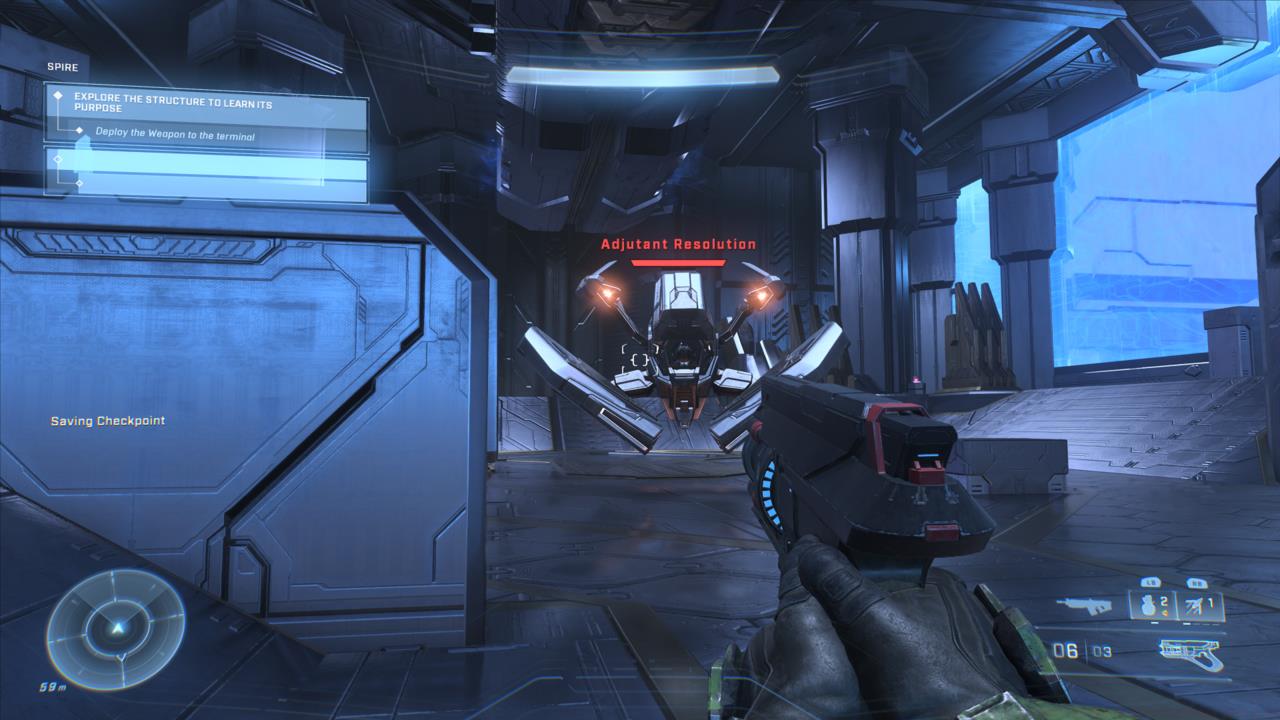1280x720 pixels.
Task: Click the Adjutant Resolution boss health bar
Action: coord(678,263)
